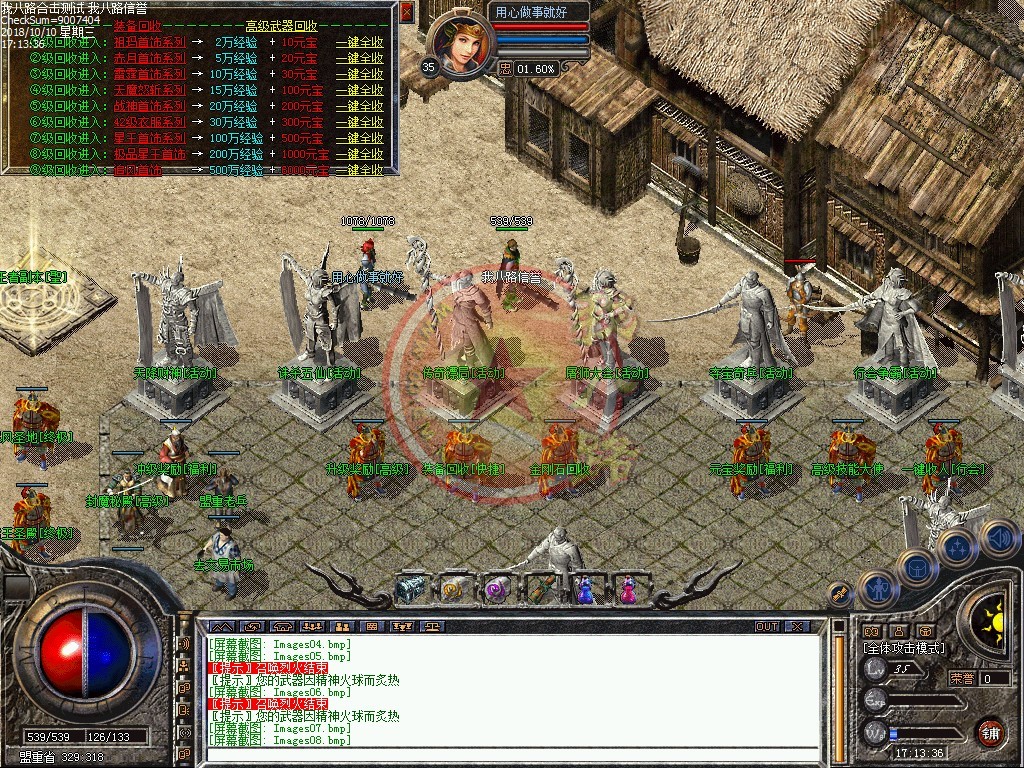Viewport: 1024px width, 768px height.
Task: Select the treasure chest belt slot
Action: click(x=409, y=590)
